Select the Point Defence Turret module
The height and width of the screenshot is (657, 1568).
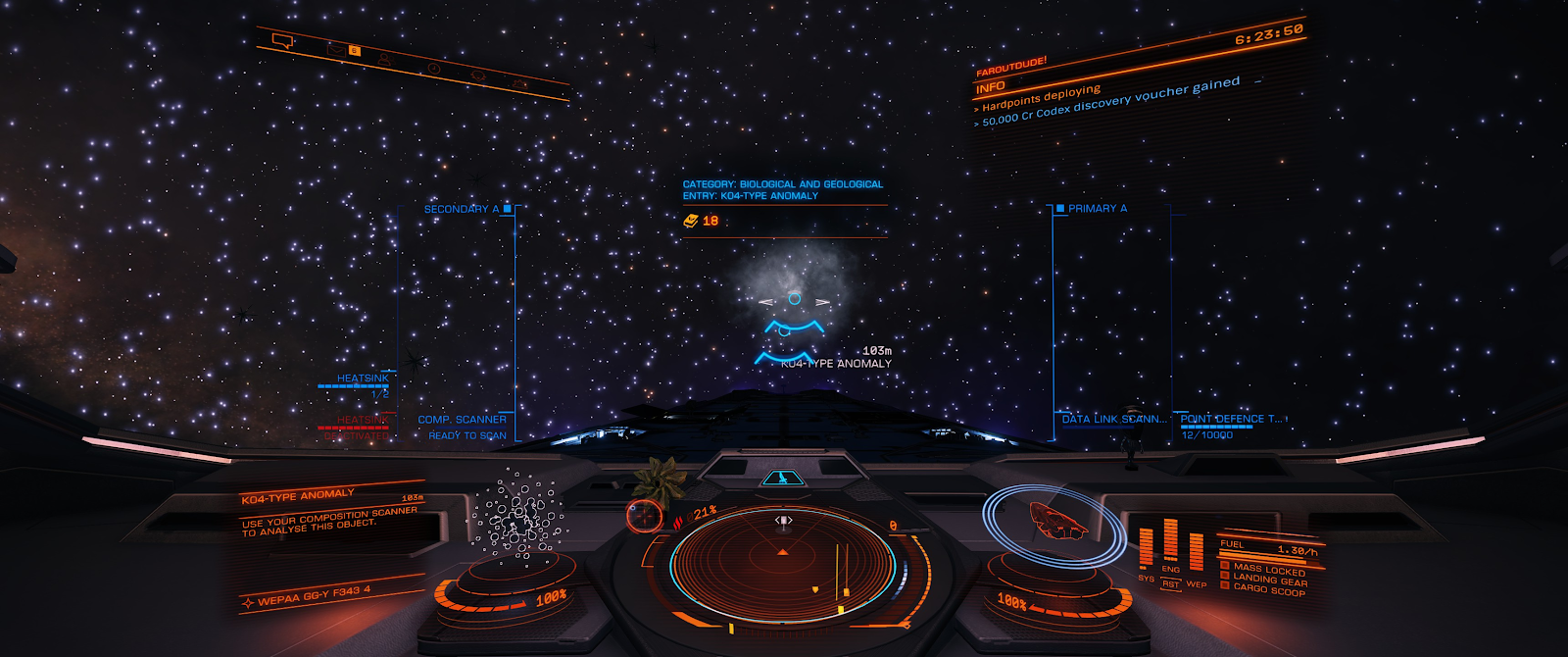click(1231, 419)
